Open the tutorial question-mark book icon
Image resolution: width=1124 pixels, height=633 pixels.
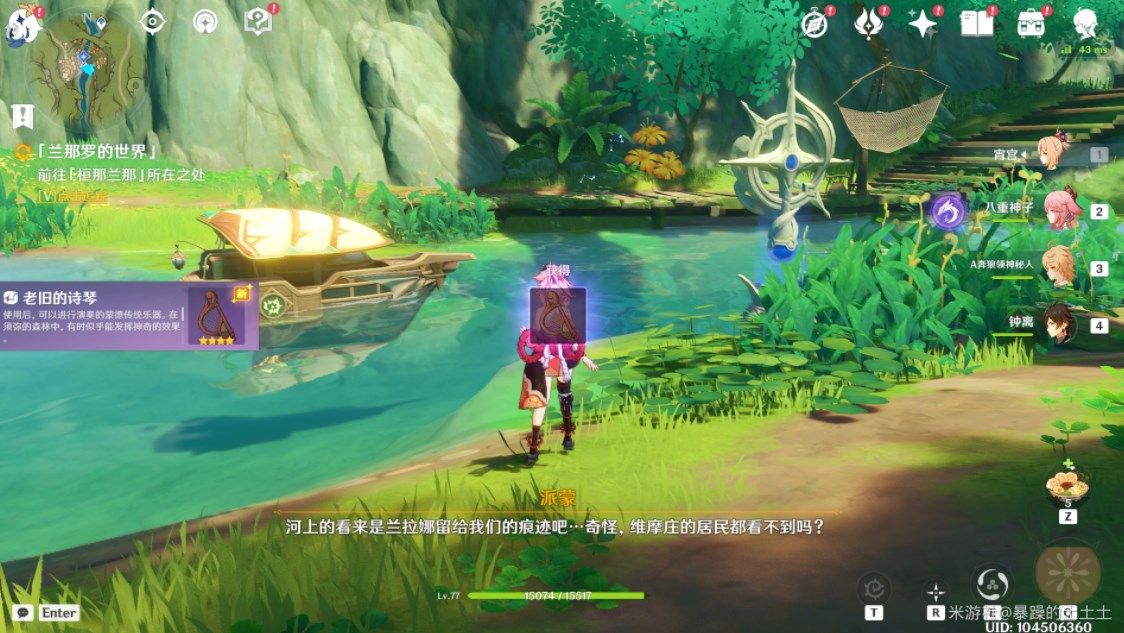(x=258, y=20)
